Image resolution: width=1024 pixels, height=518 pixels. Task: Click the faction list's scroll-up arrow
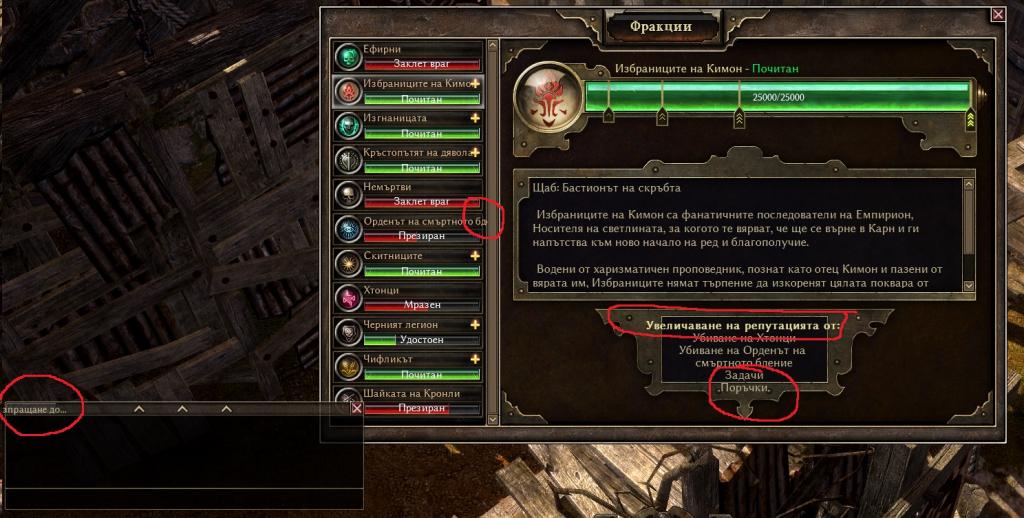click(x=492, y=46)
